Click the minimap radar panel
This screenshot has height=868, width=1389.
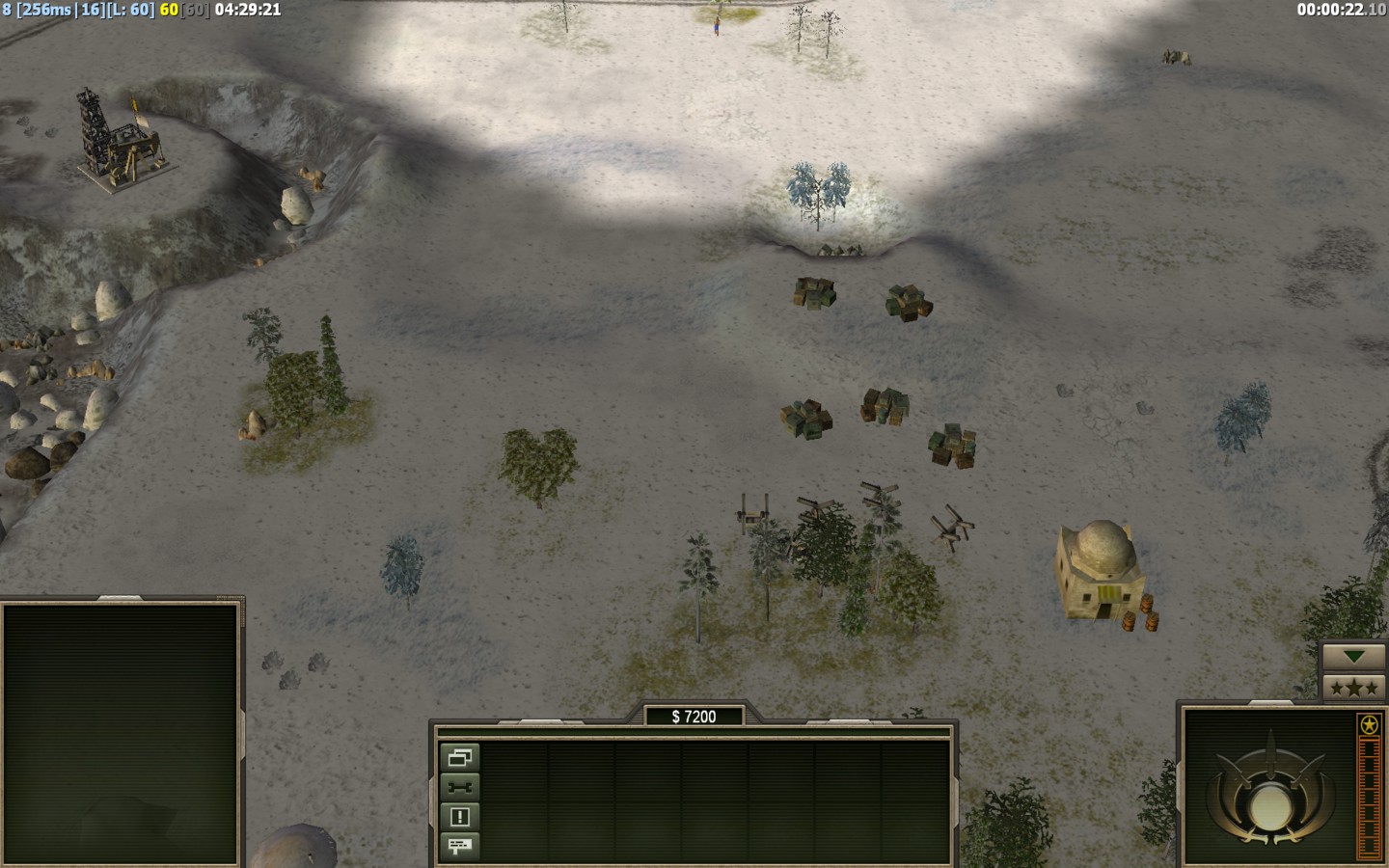pos(121,733)
